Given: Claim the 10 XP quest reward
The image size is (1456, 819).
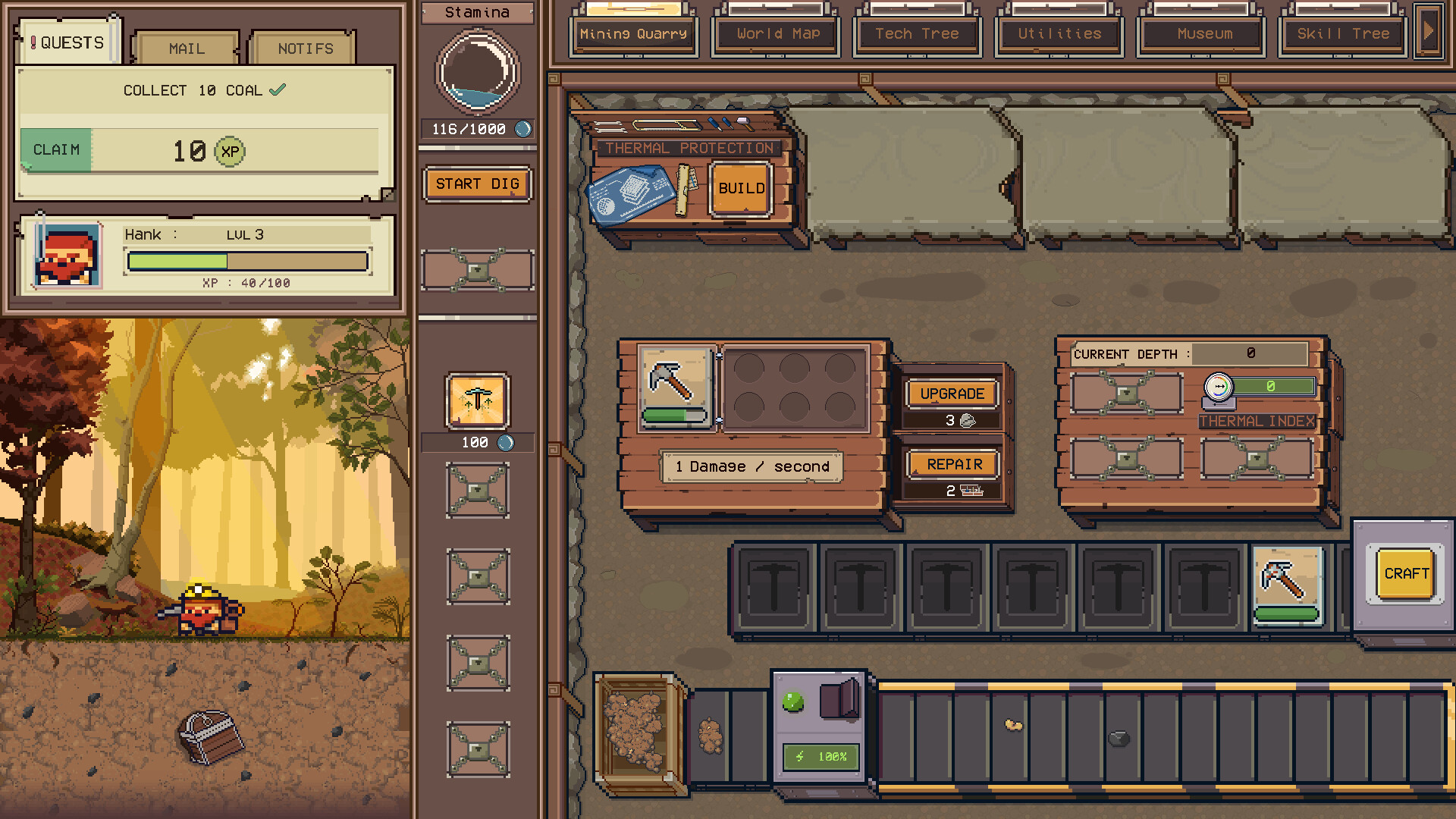Looking at the screenshot, I should click(55, 150).
